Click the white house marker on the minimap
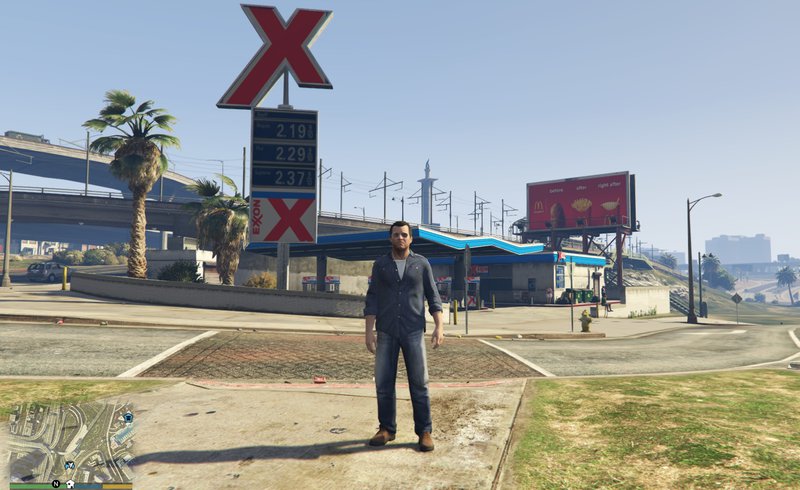The image size is (800, 490). pyautogui.click(x=70, y=484)
